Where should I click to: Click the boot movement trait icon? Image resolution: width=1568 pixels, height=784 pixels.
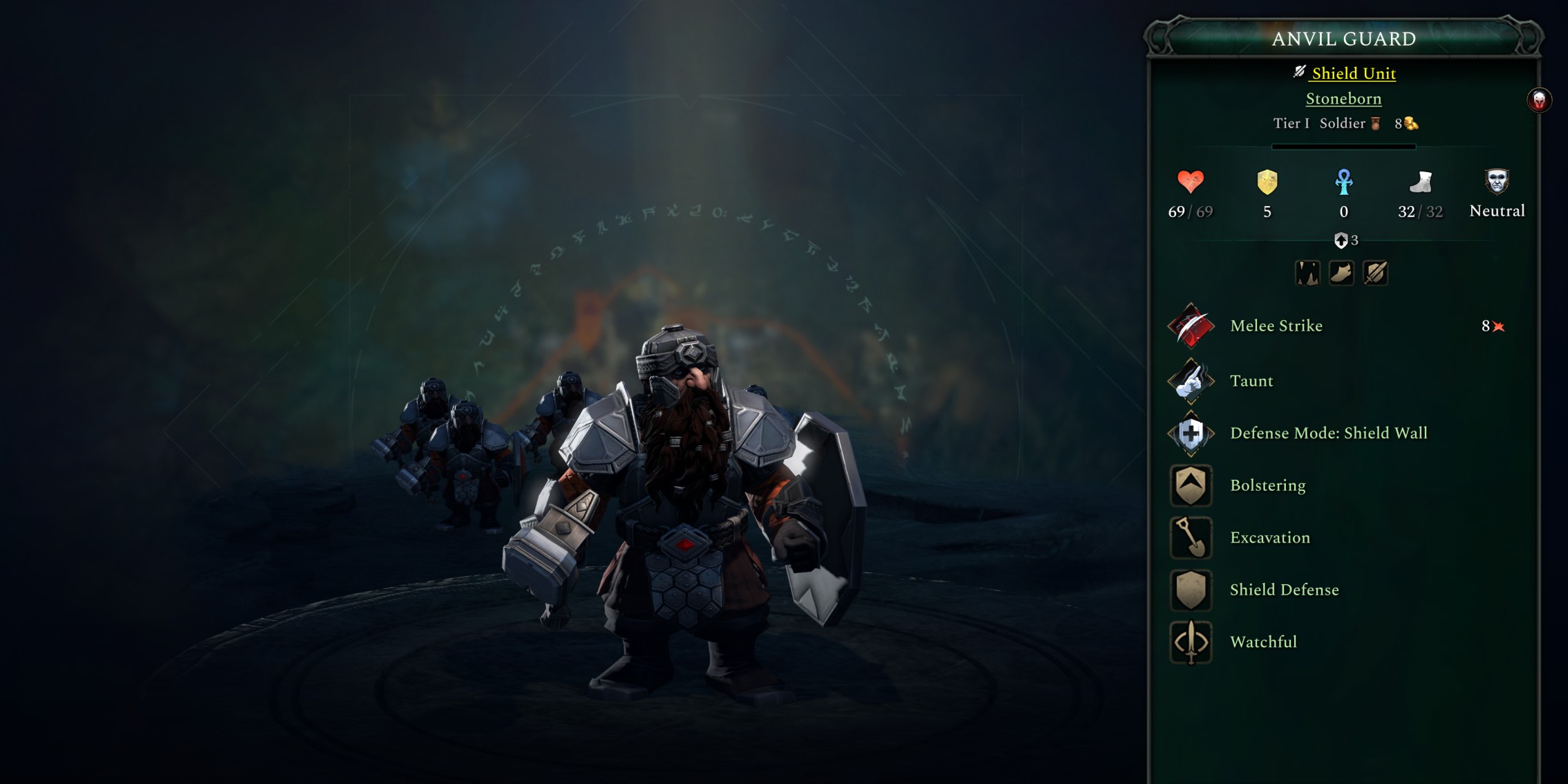(1341, 273)
